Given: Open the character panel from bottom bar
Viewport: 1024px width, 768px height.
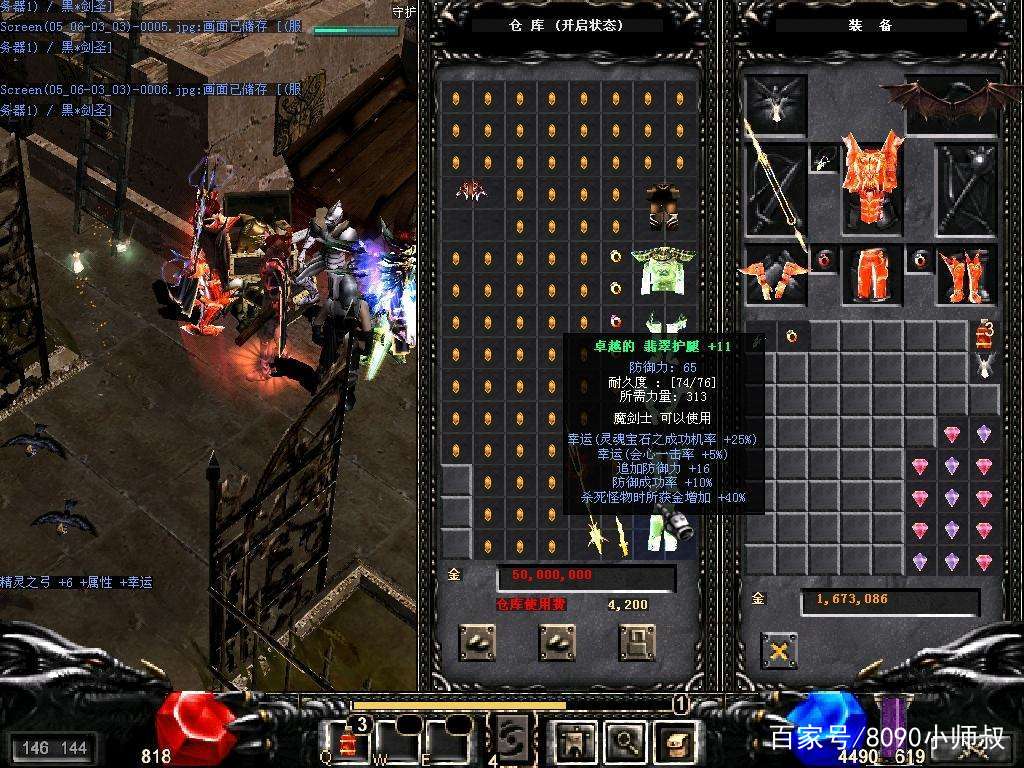Looking at the screenshot, I should 573,741.
